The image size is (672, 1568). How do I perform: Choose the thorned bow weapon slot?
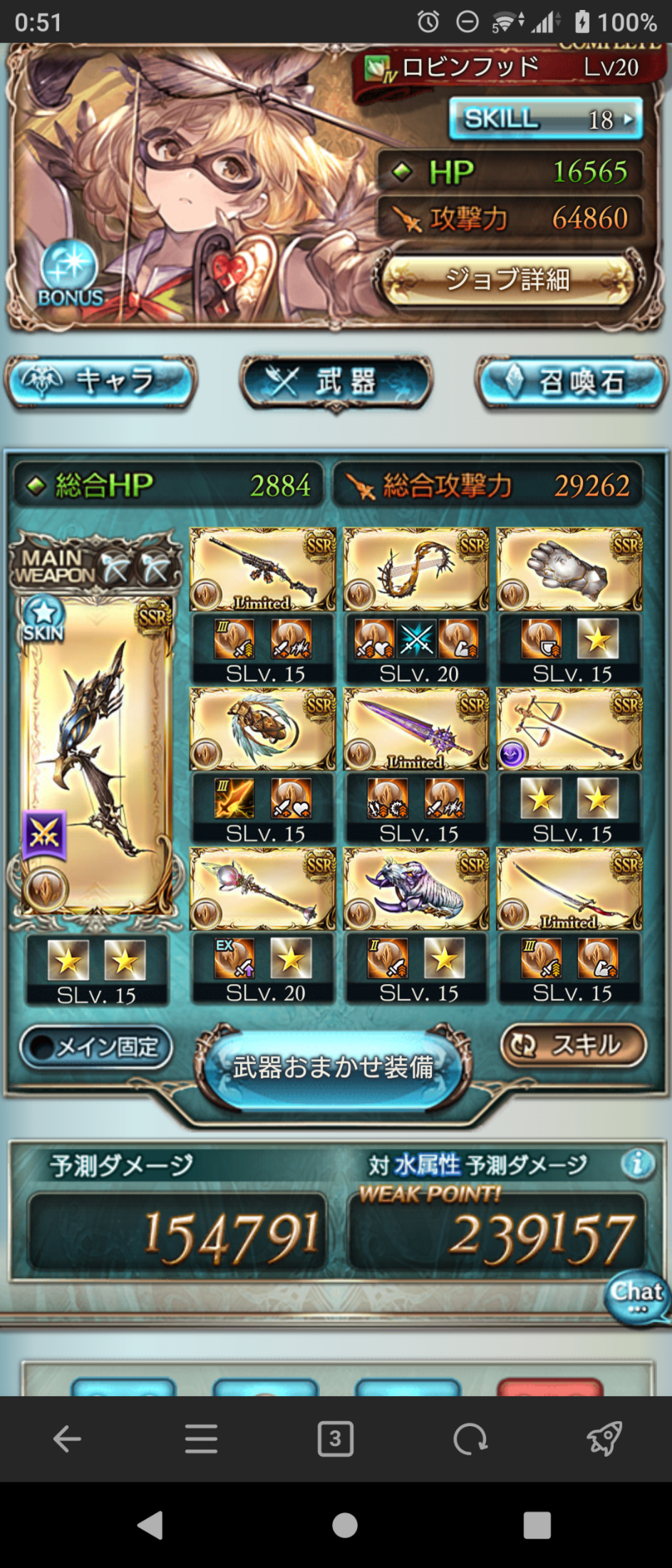click(416, 570)
